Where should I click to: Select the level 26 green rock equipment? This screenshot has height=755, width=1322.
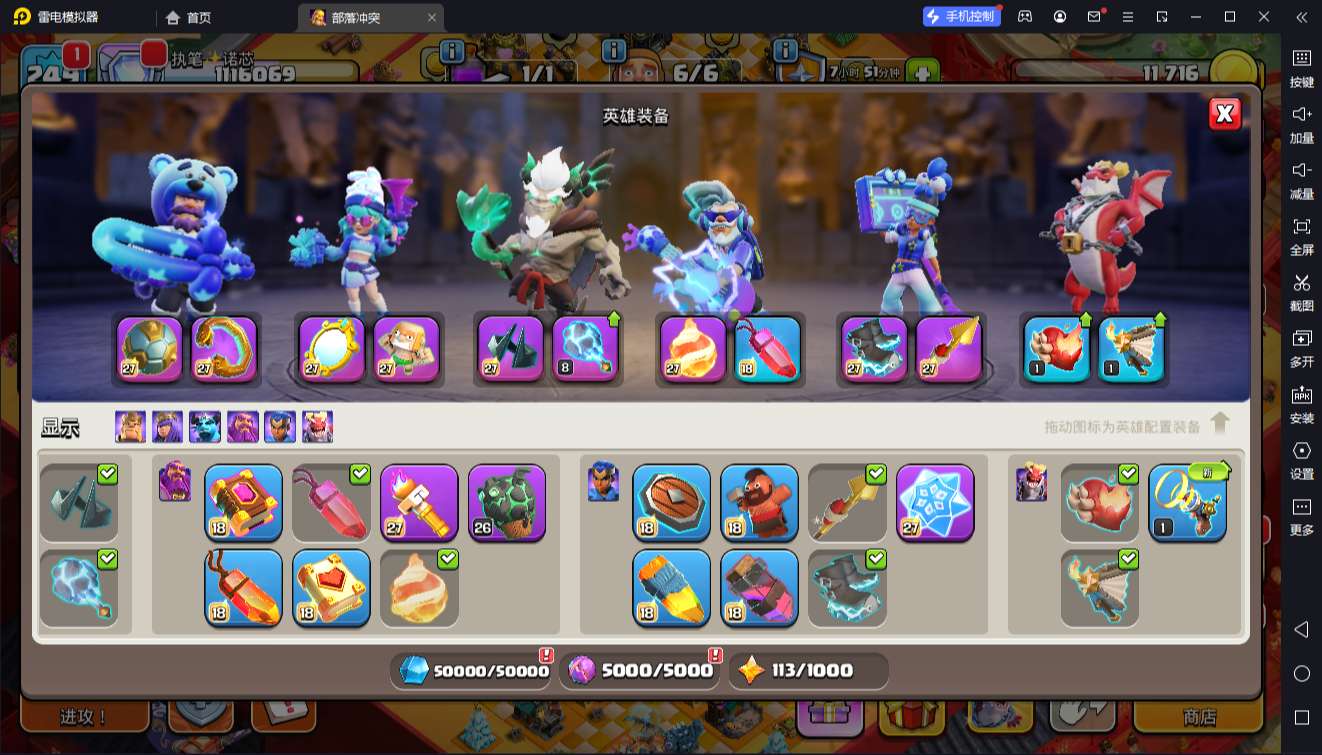(x=507, y=503)
